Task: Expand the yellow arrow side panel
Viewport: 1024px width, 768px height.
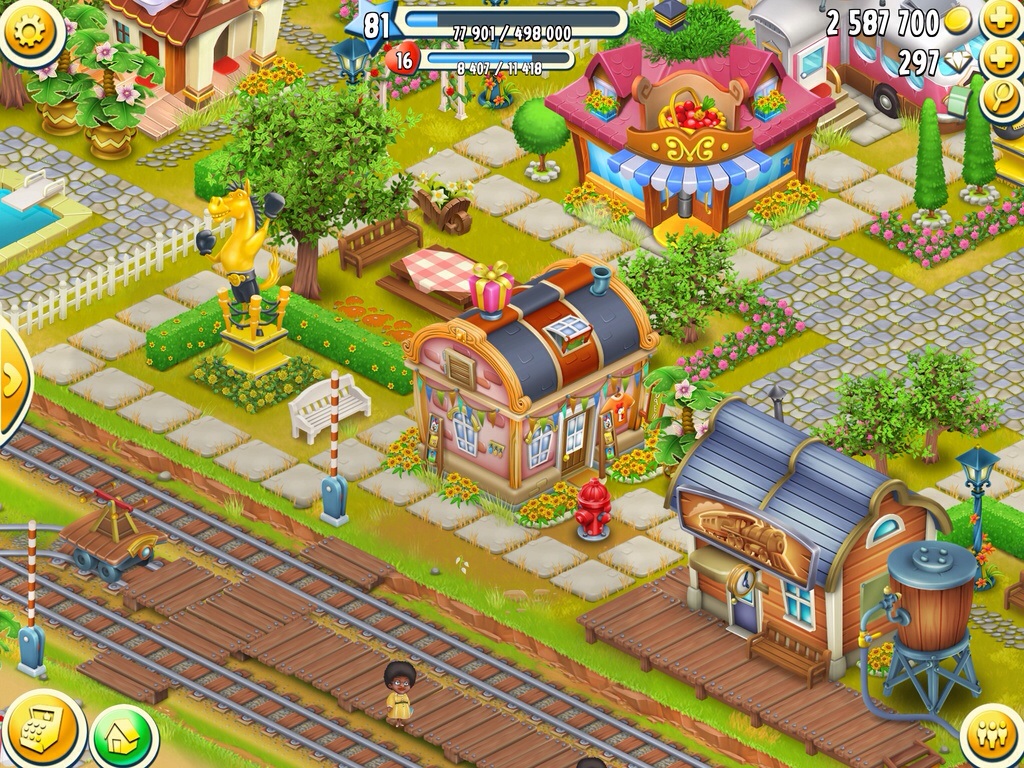Action: click(x=13, y=380)
